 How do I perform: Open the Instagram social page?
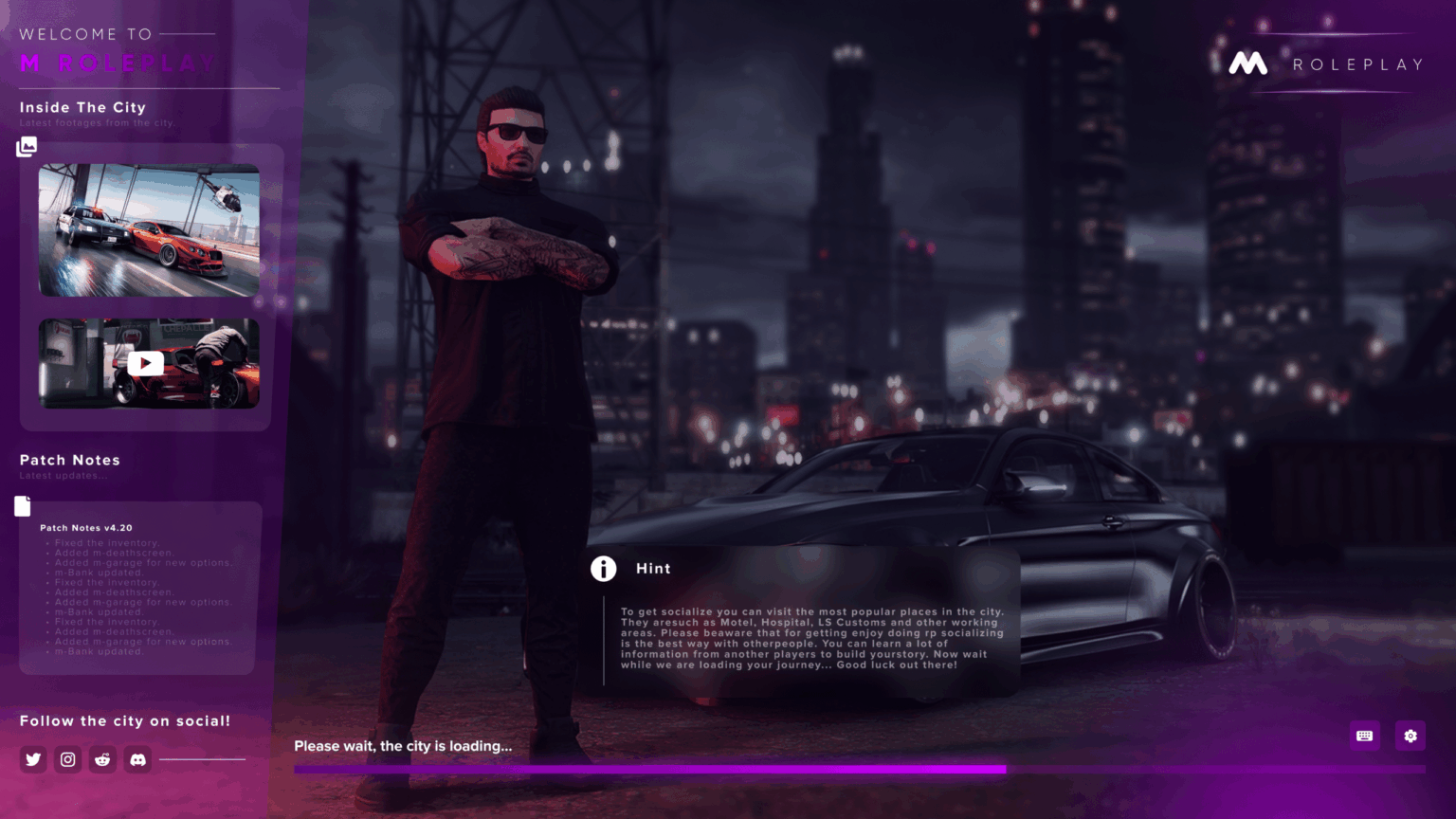point(67,759)
